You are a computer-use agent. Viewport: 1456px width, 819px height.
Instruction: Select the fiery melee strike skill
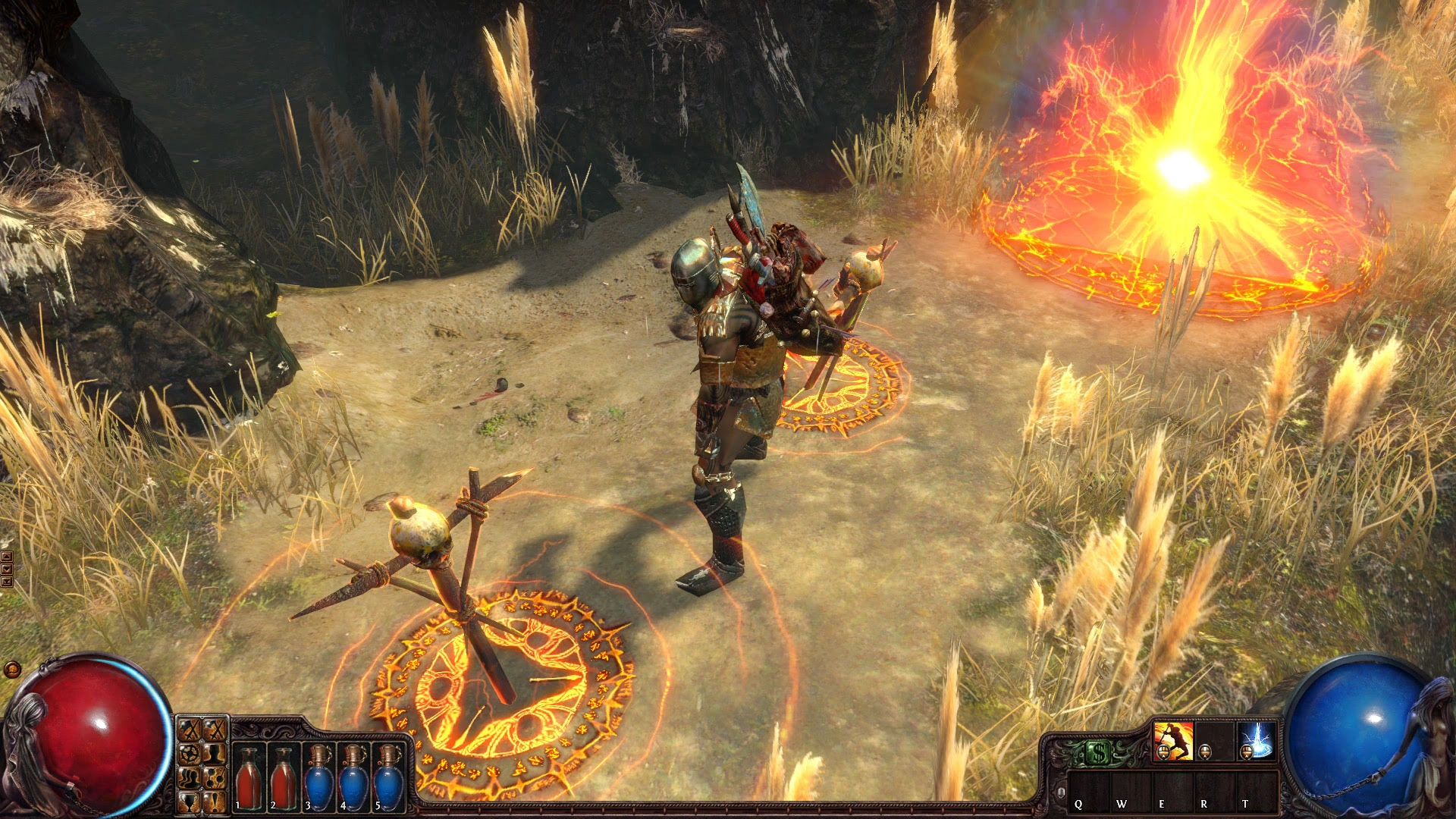(1172, 741)
